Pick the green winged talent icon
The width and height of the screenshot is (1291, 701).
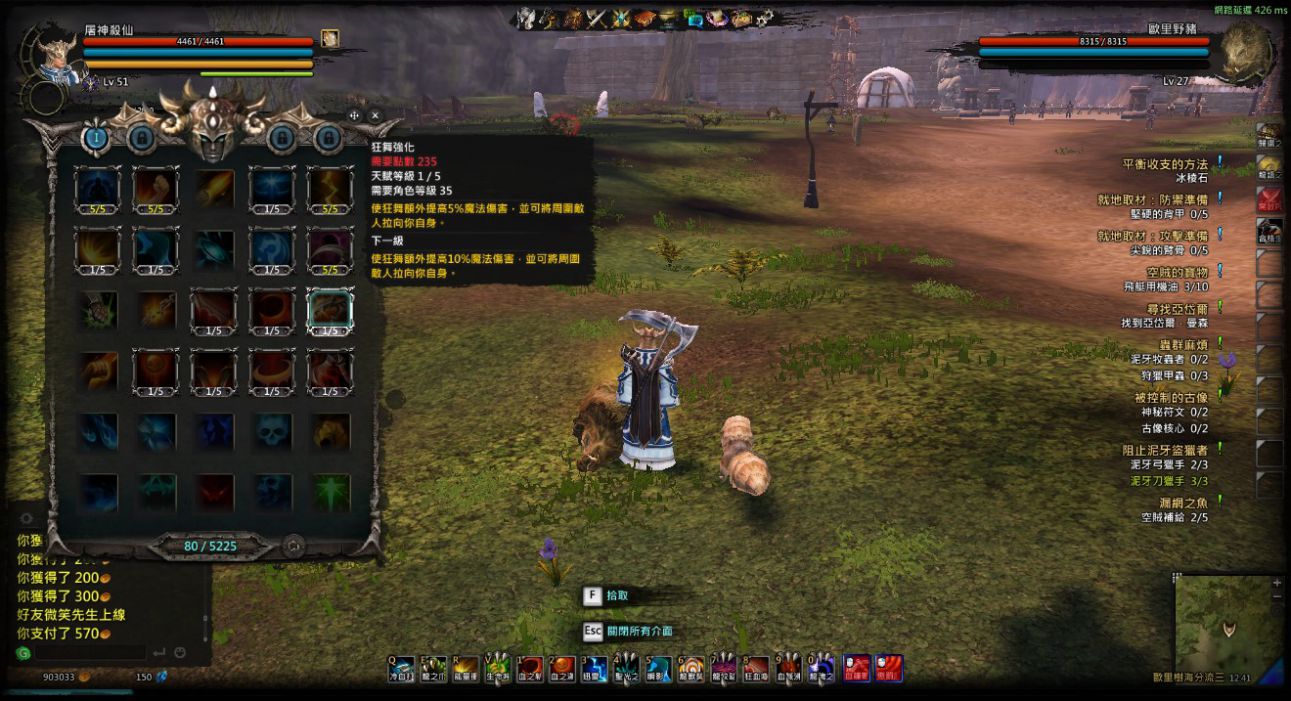[330, 493]
